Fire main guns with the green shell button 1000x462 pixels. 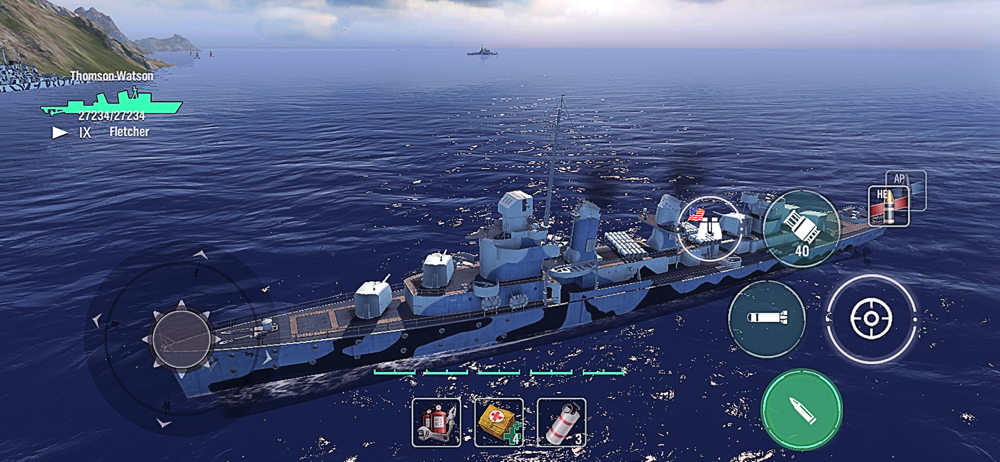point(801,409)
